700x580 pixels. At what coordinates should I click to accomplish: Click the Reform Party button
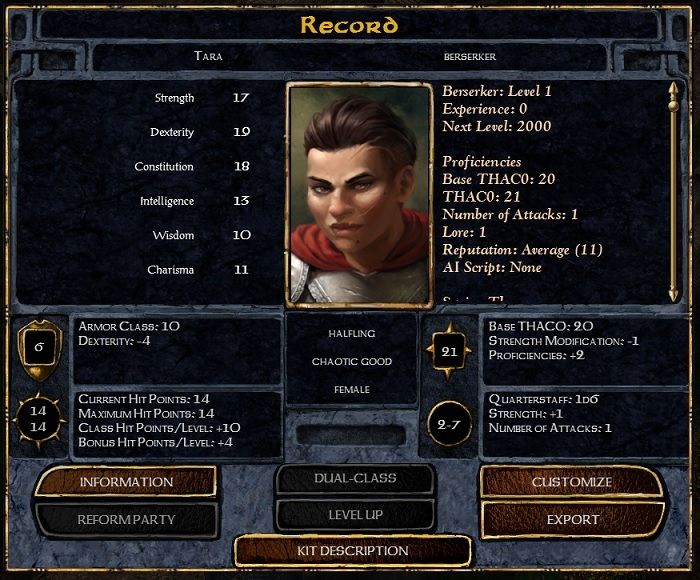[x=126, y=519]
